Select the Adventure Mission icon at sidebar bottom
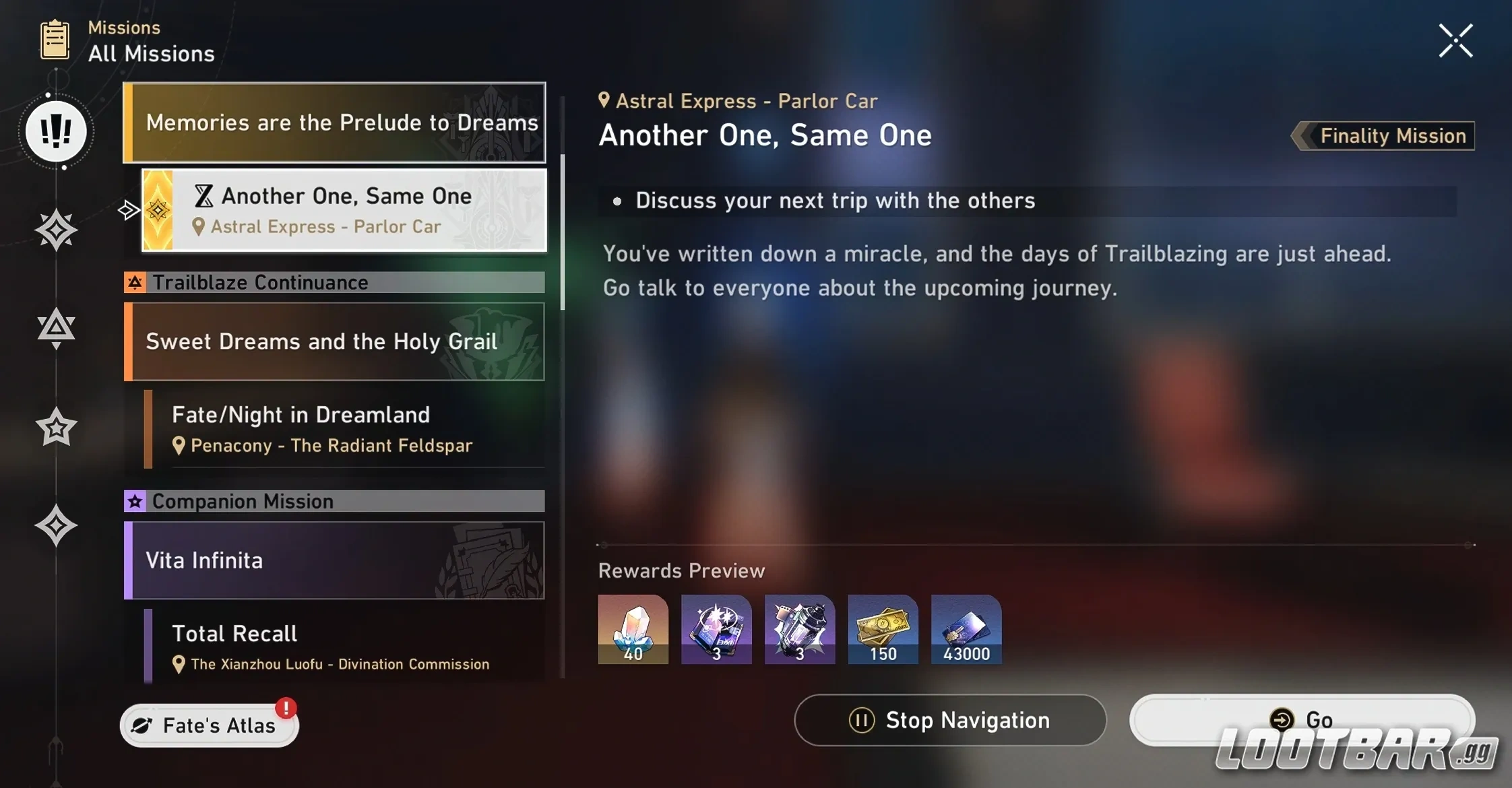This screenshot has width=1512, height=788. pyautogui.click(x=57, y=526)
